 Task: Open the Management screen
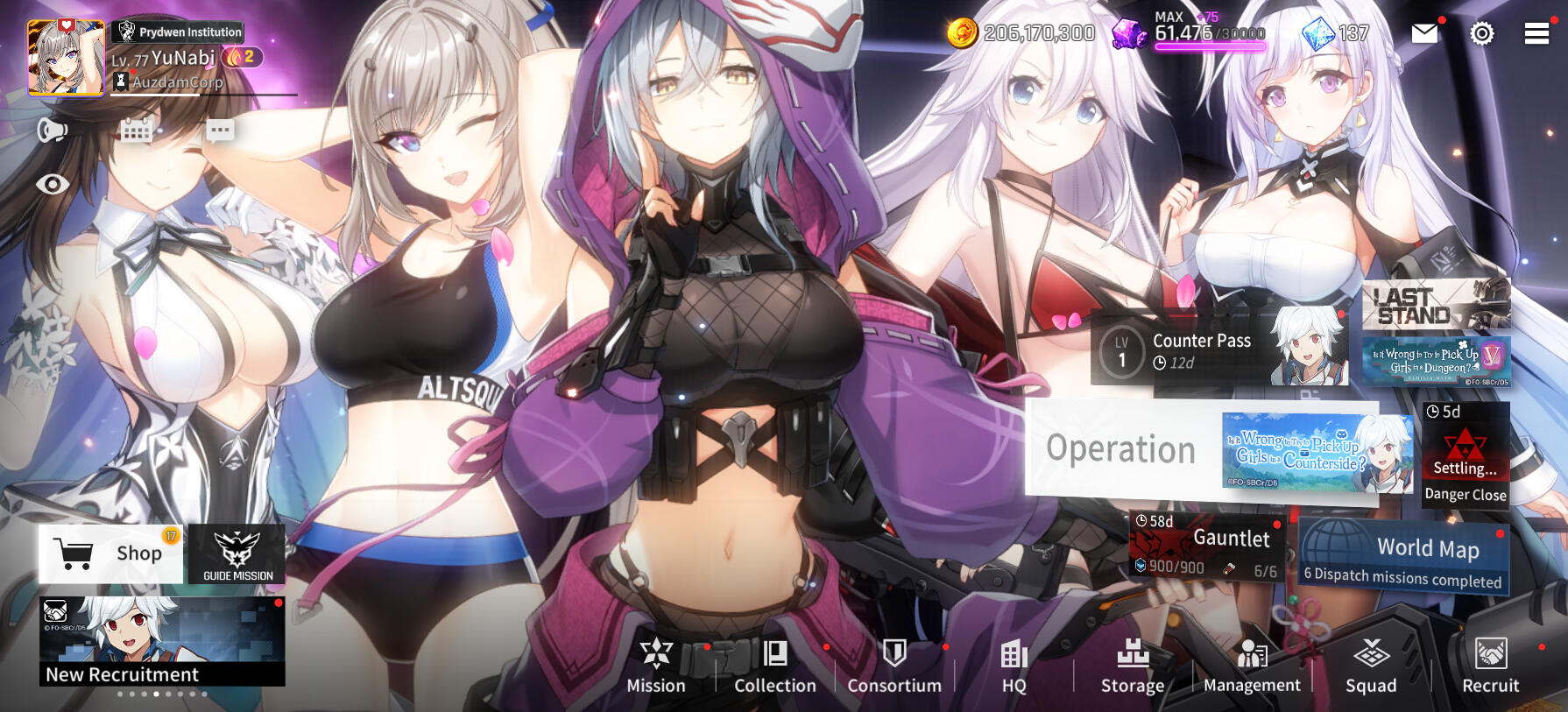point(1252,666)
